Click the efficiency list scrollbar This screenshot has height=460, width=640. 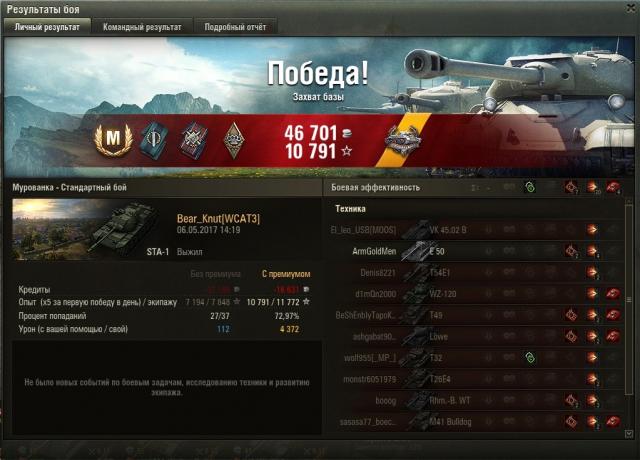(630, 320)
